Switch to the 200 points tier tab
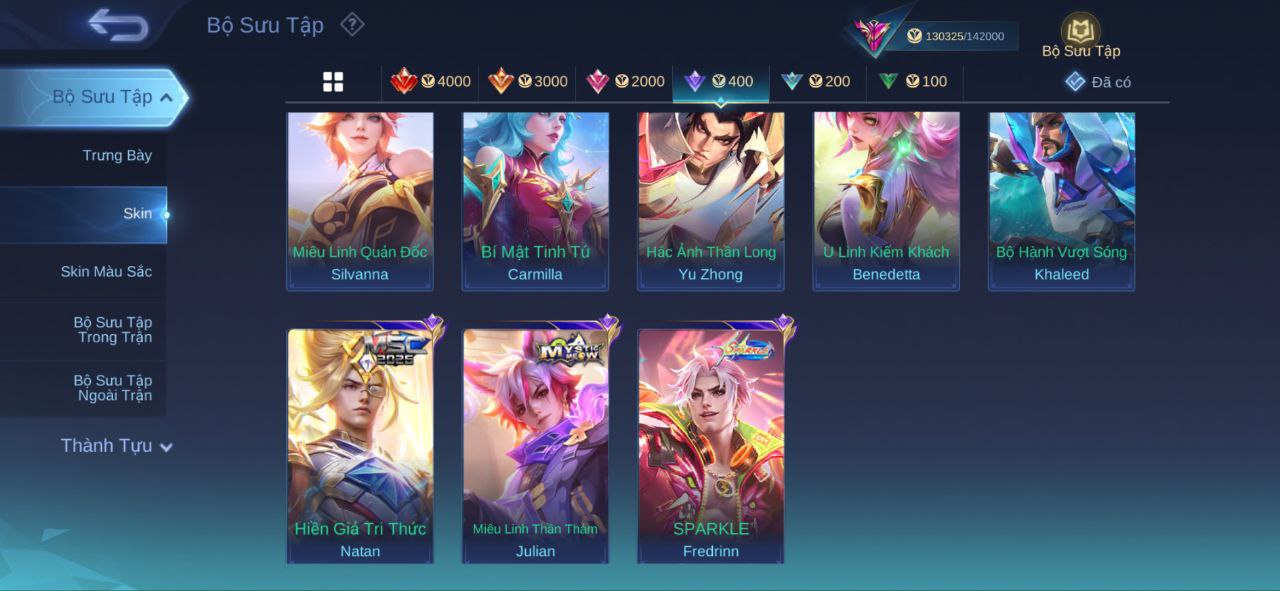This screenshot has width=1280, height=591. pyautogui.click(x=816, y=82)
